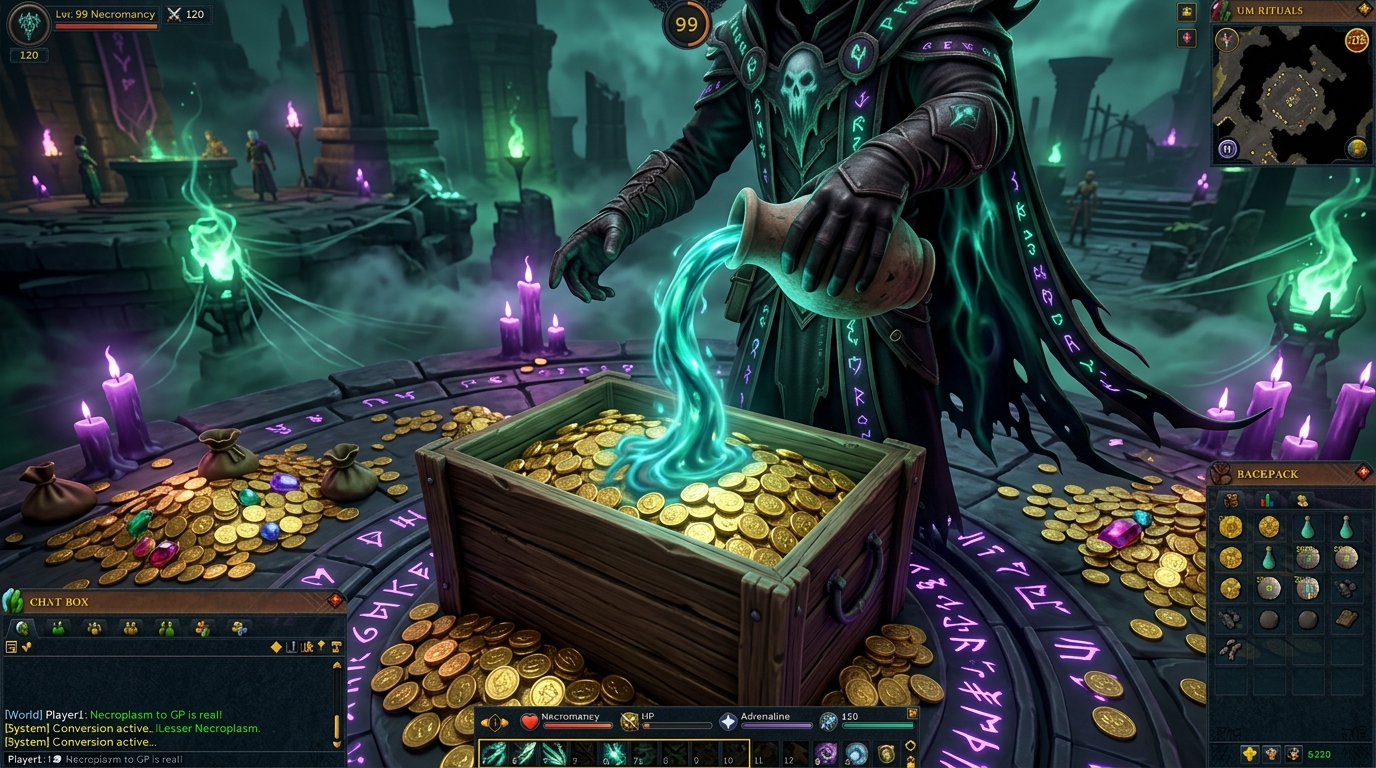
Task: Collapse the Backpack panel via its red diamond
Action: point(1362,473)
